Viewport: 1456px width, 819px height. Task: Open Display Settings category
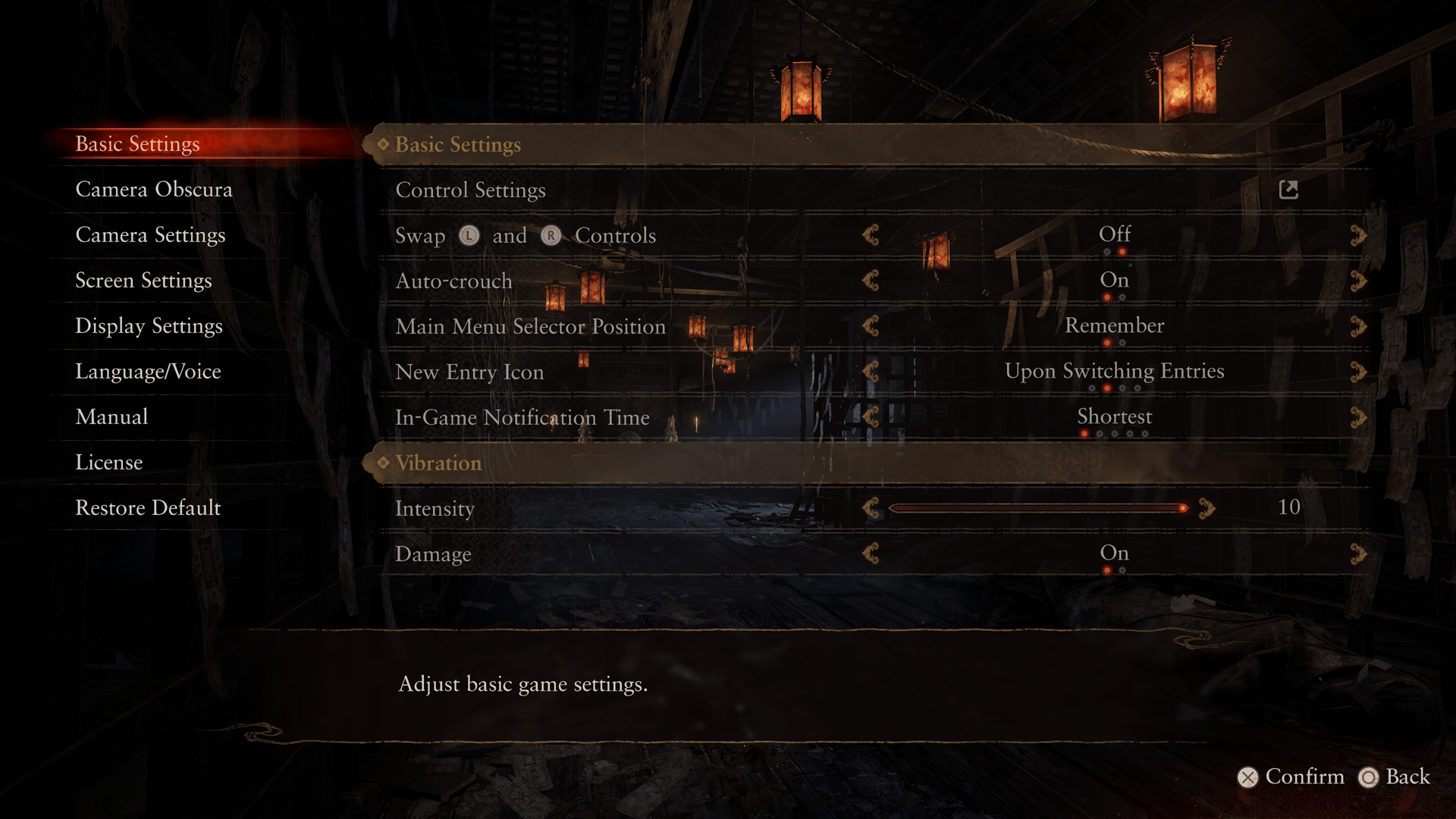coord(149,326)
